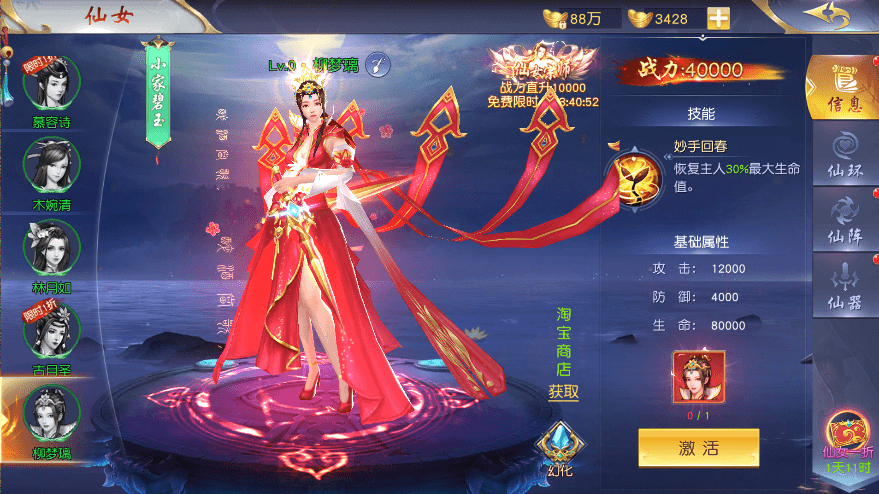Select fairy 慕容诗 portrait
This screenshot has width=879, height=494.
point(52,83)
